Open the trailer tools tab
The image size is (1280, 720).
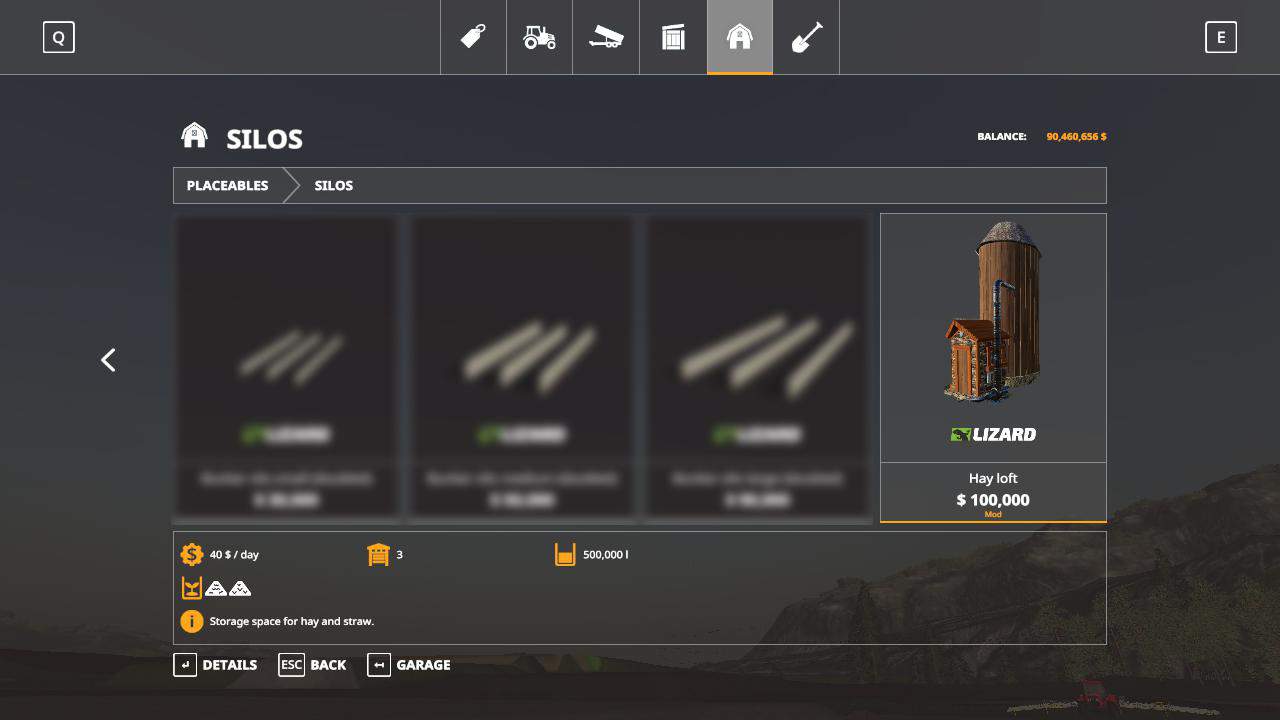click(606, 37)
